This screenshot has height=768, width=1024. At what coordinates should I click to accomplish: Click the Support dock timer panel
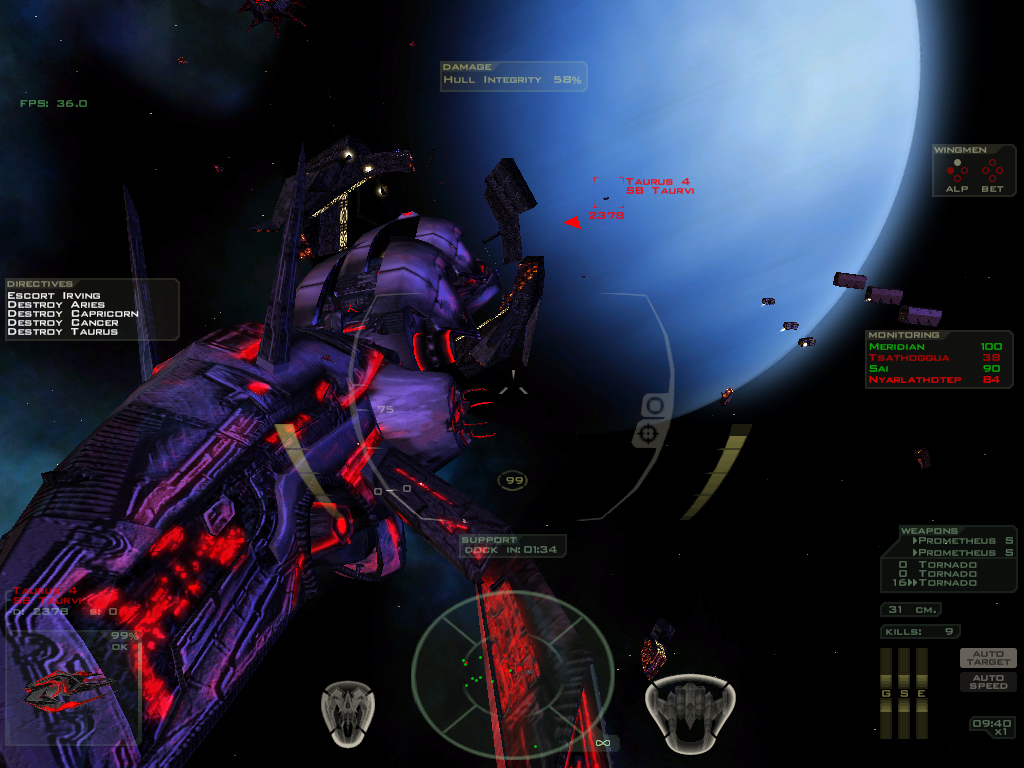tap(512, 546)
